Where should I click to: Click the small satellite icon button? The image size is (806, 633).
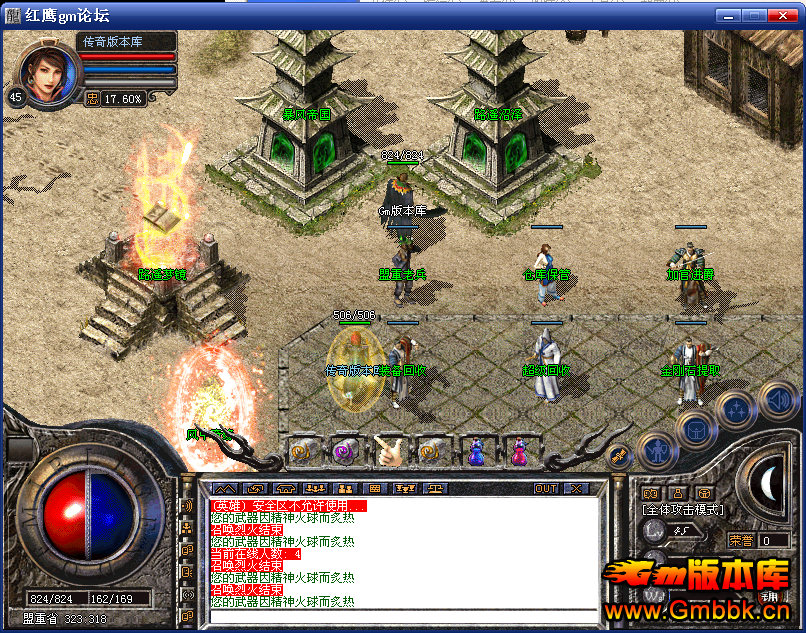coord(620,456)
